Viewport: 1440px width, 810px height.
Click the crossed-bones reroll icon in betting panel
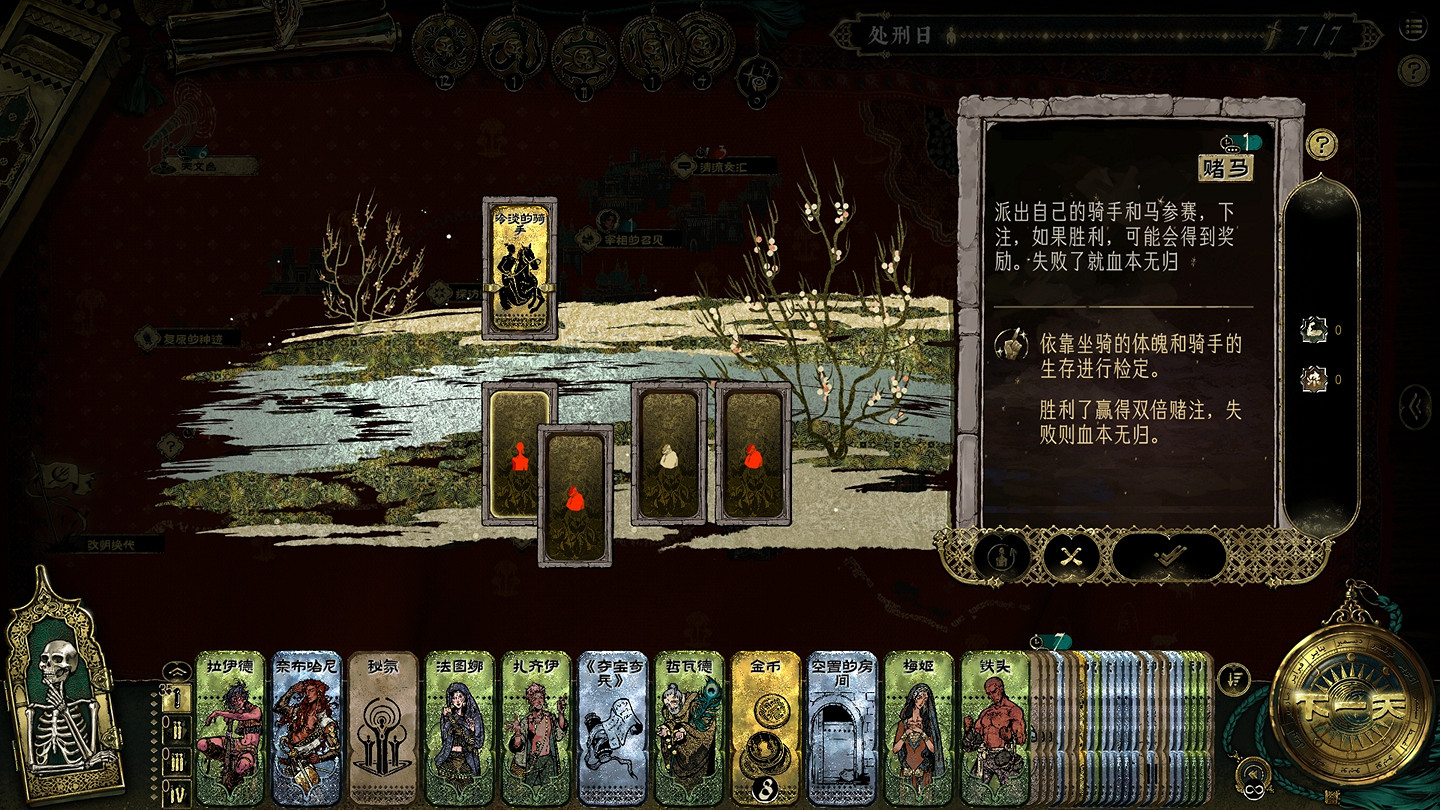(1069, 558)
